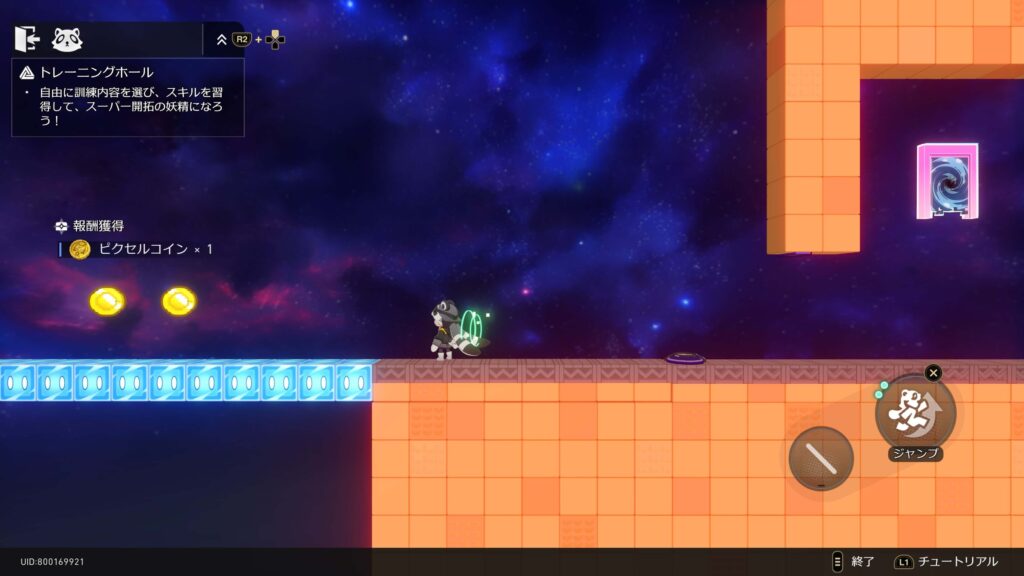Click the exit door icon
The width and height of the screenshot is (1024, 576).
[27, 39]
